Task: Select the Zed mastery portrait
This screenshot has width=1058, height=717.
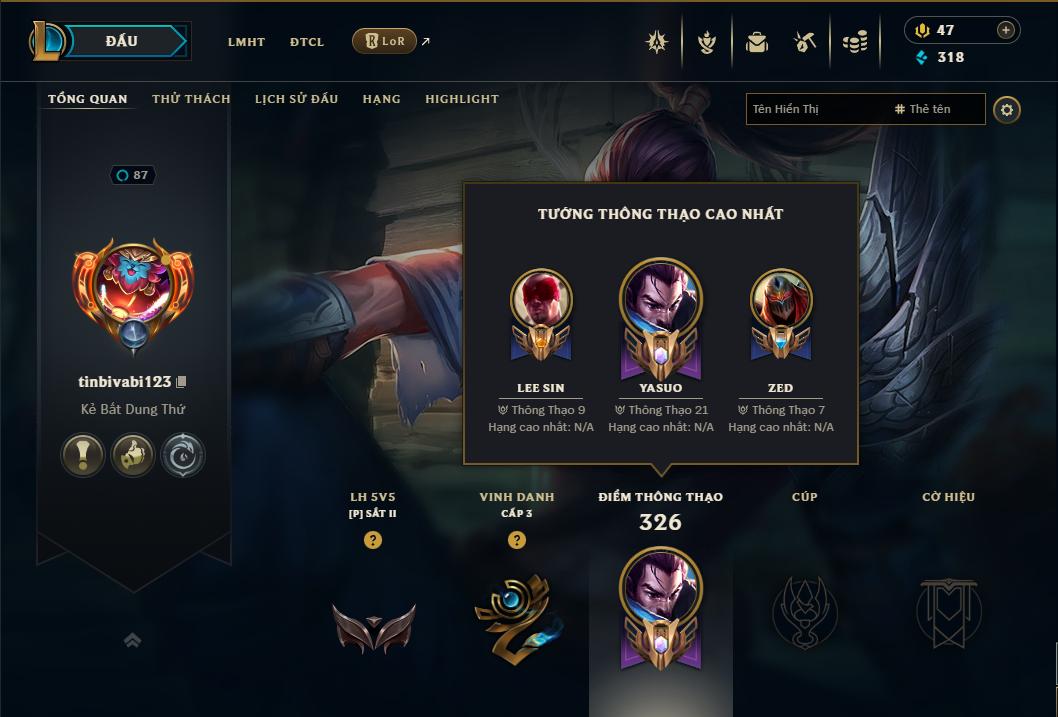Action: click(x=781, y=300)
